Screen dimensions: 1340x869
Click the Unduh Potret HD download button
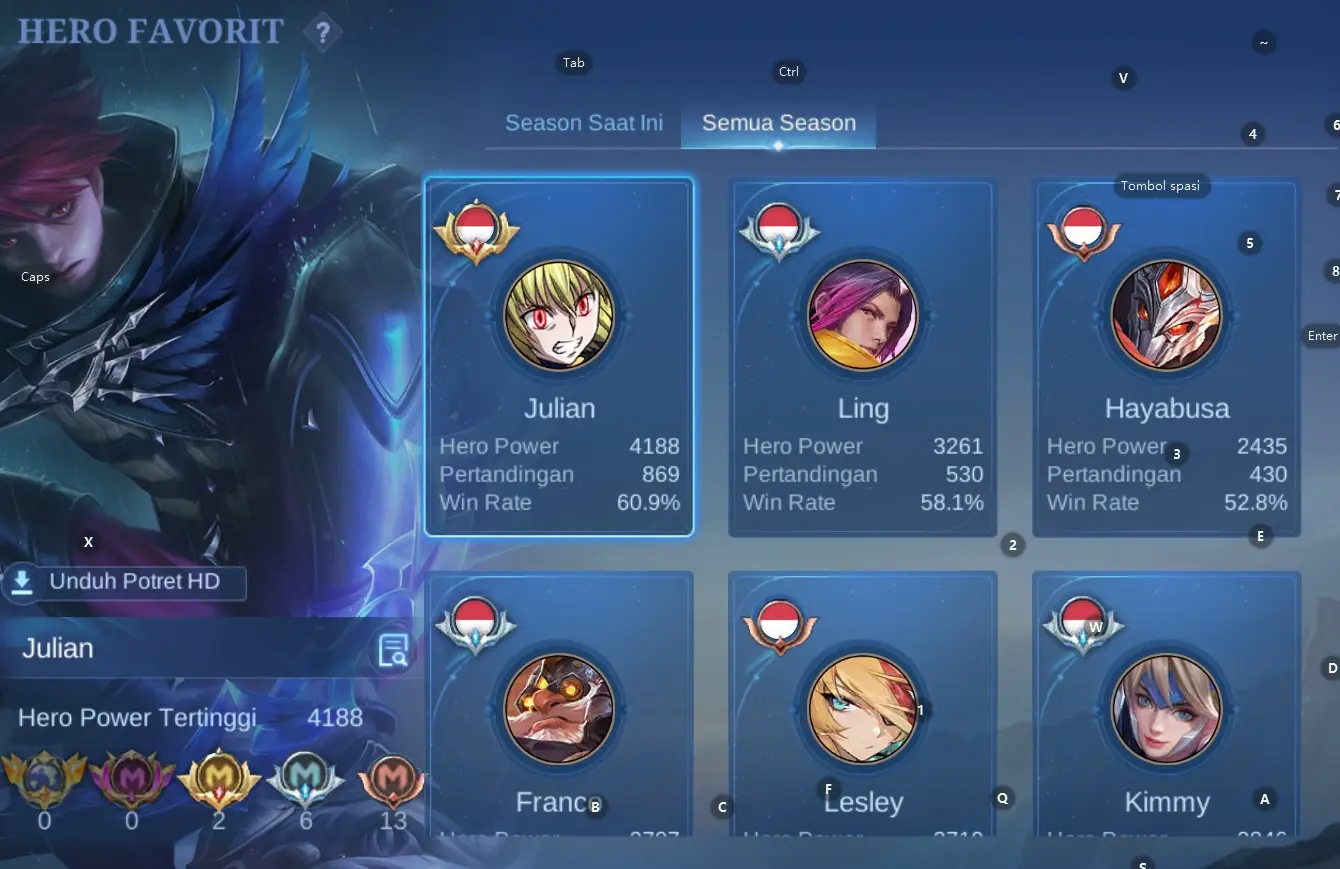tap(124, 582)
